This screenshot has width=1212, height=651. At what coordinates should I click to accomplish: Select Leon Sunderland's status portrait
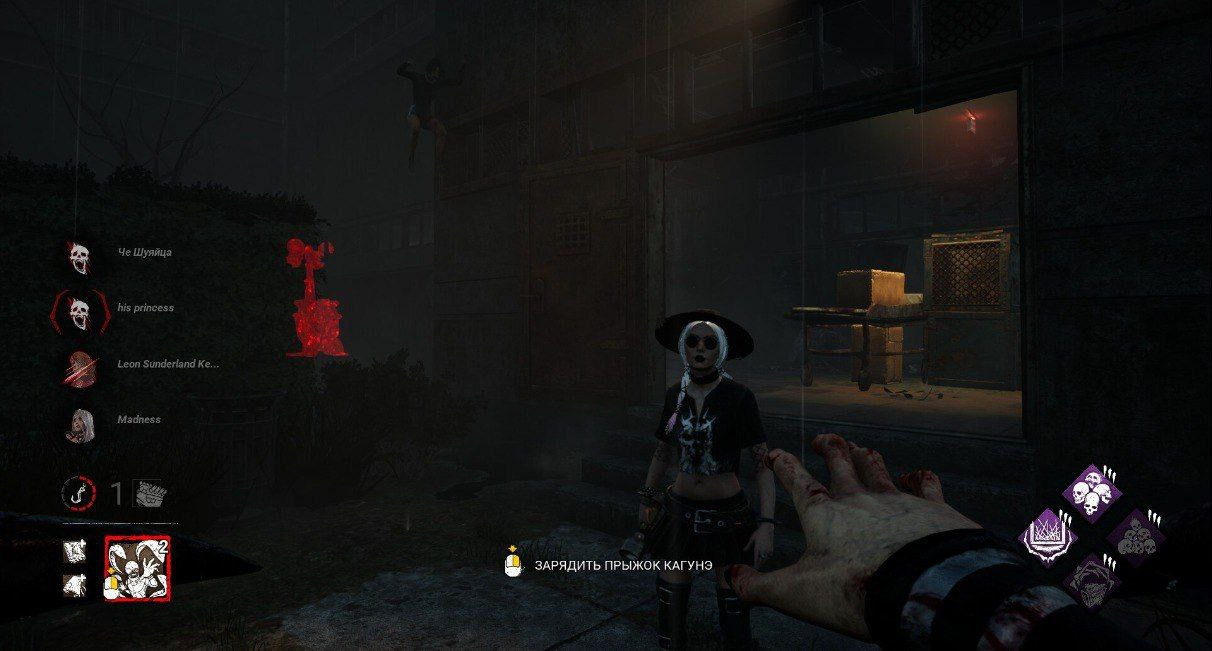79,368
